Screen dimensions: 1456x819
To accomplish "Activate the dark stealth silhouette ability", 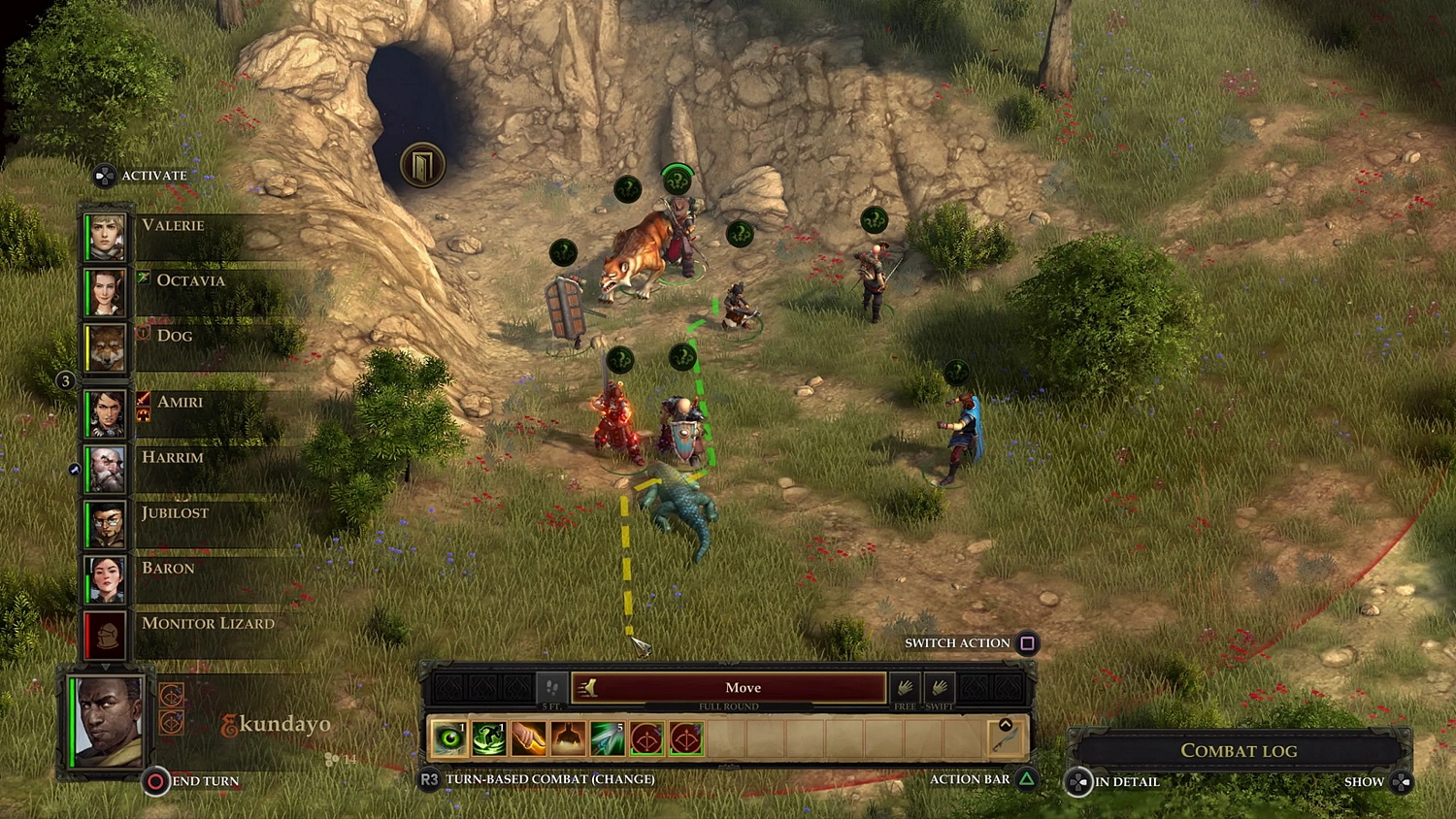I will (x=566, y=738).
